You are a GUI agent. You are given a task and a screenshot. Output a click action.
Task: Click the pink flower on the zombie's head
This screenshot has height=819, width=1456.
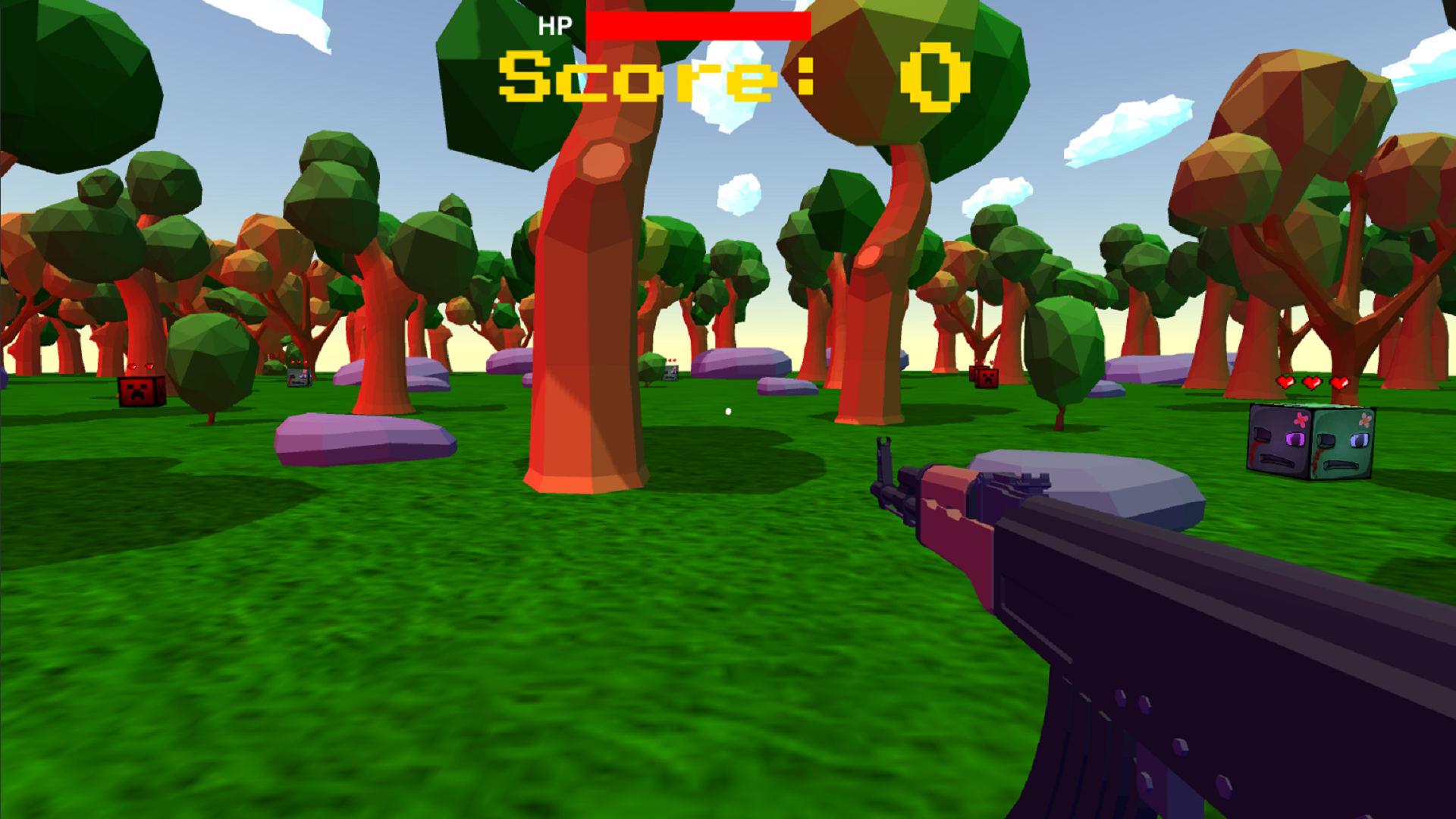1301,419
